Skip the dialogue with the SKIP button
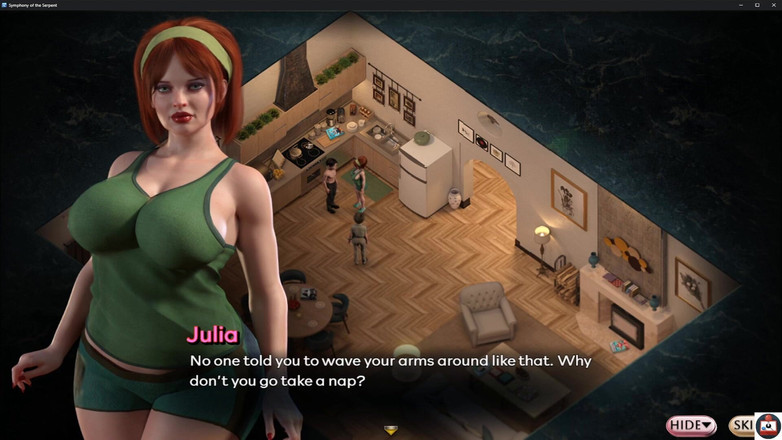The height and width of the screenshot is (440, 782). click(x=741, y=426)
